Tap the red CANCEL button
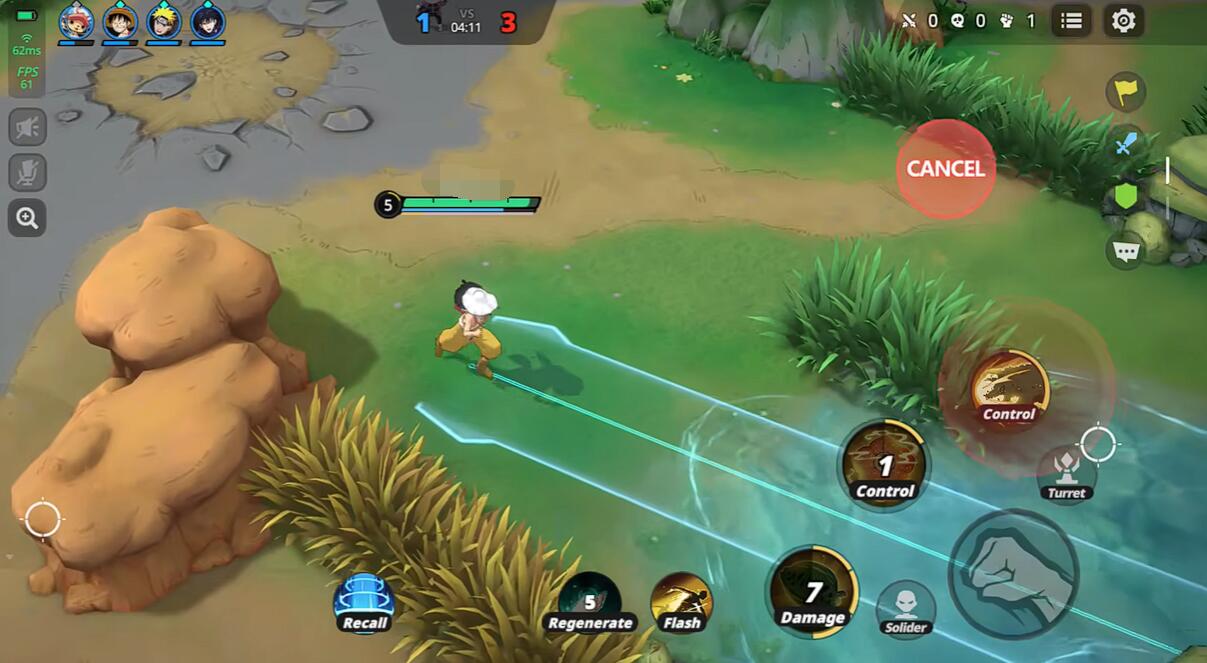 [945, 169]
